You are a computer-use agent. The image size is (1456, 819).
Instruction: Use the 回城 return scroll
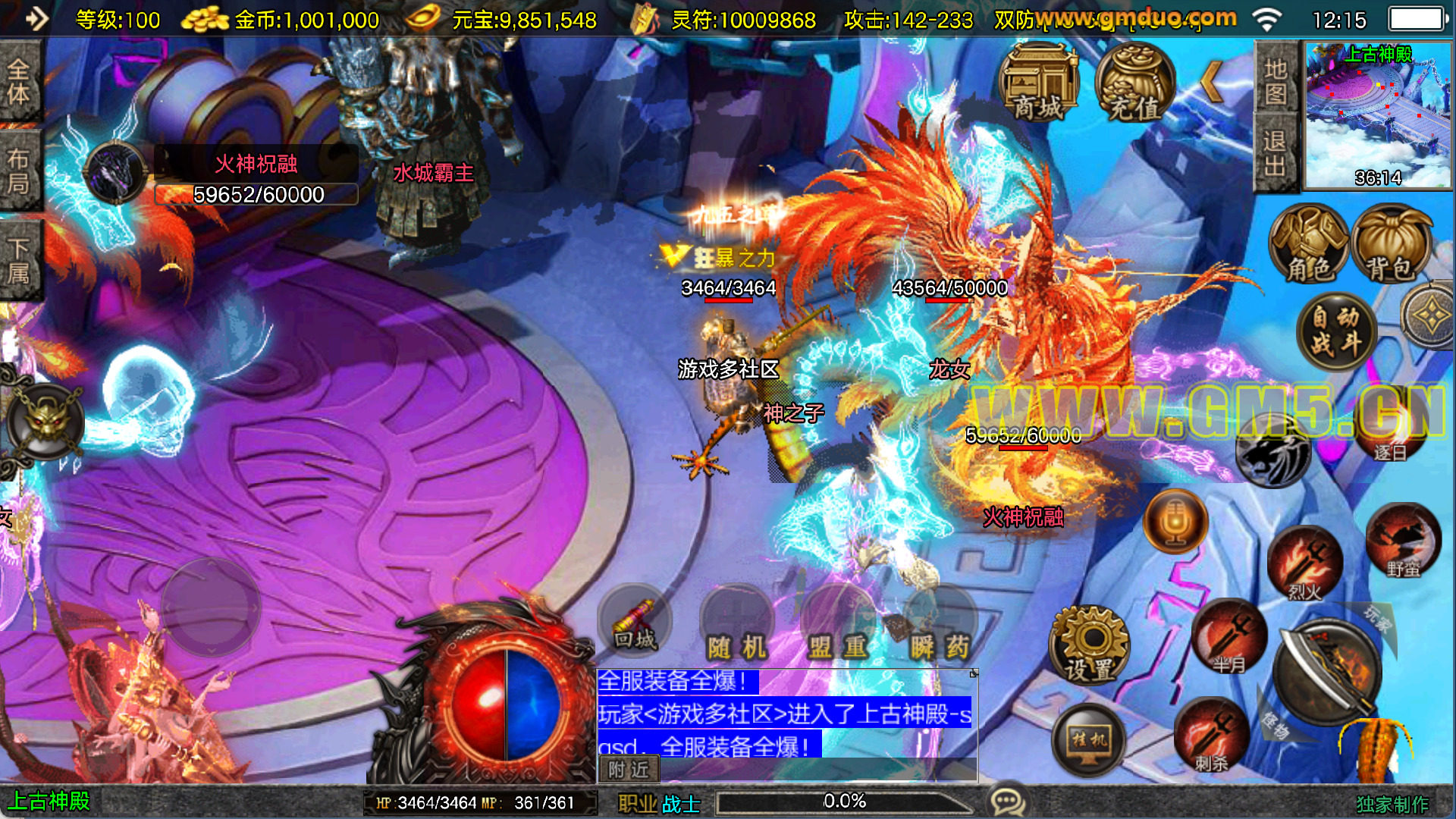[x=634, y=623]
